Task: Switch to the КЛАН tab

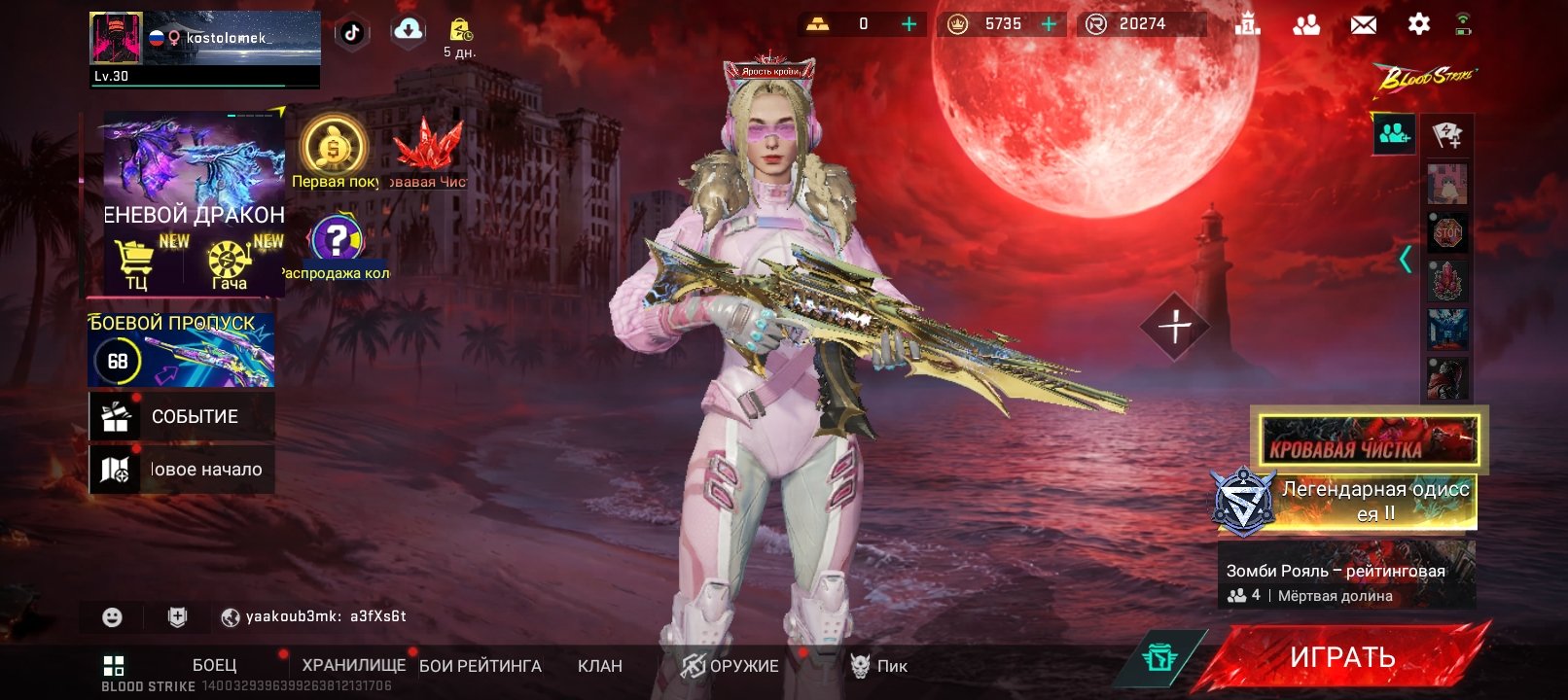Action: tap(599, 666)
